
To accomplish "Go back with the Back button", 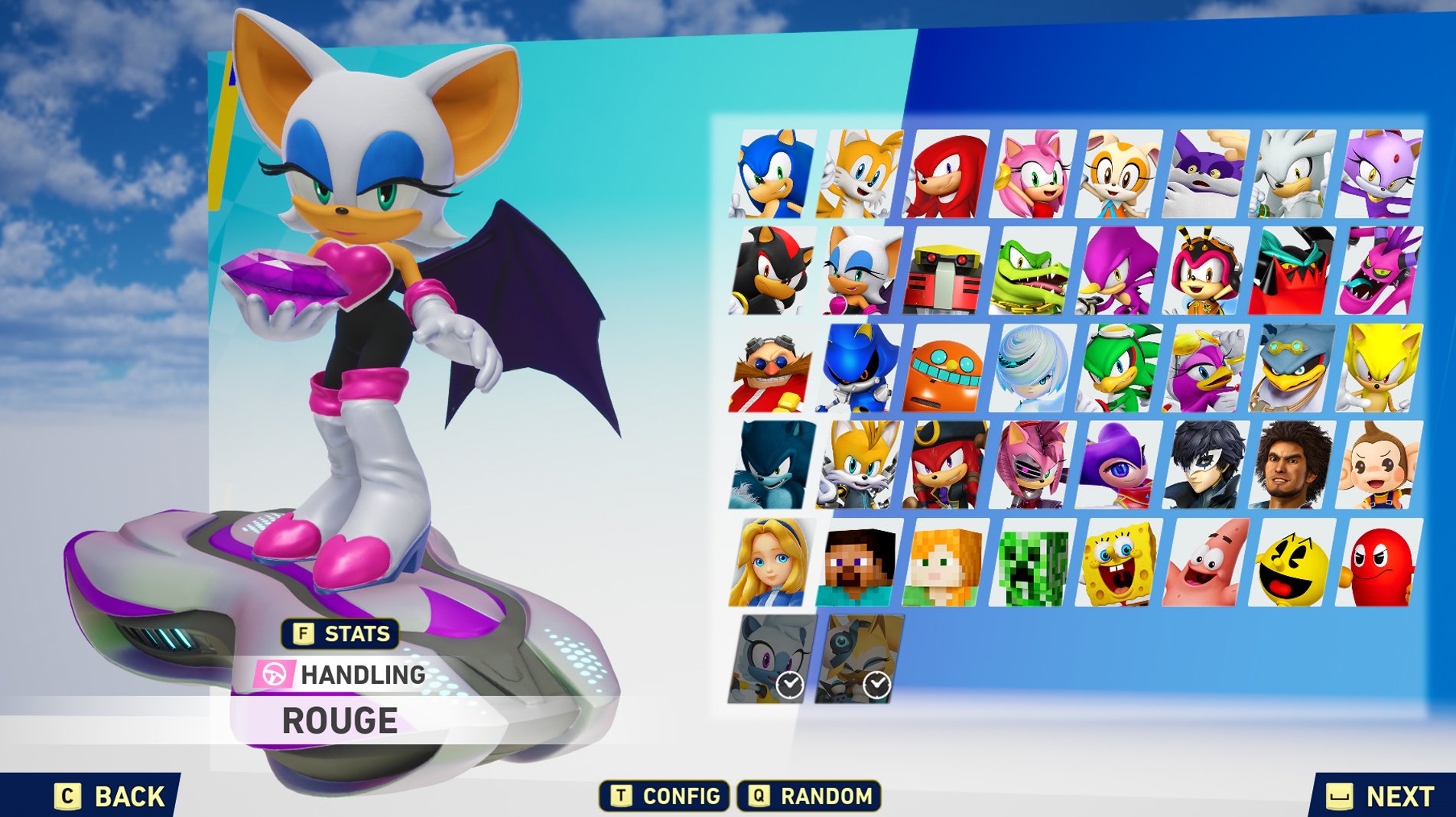I will [x=109, y=796].
